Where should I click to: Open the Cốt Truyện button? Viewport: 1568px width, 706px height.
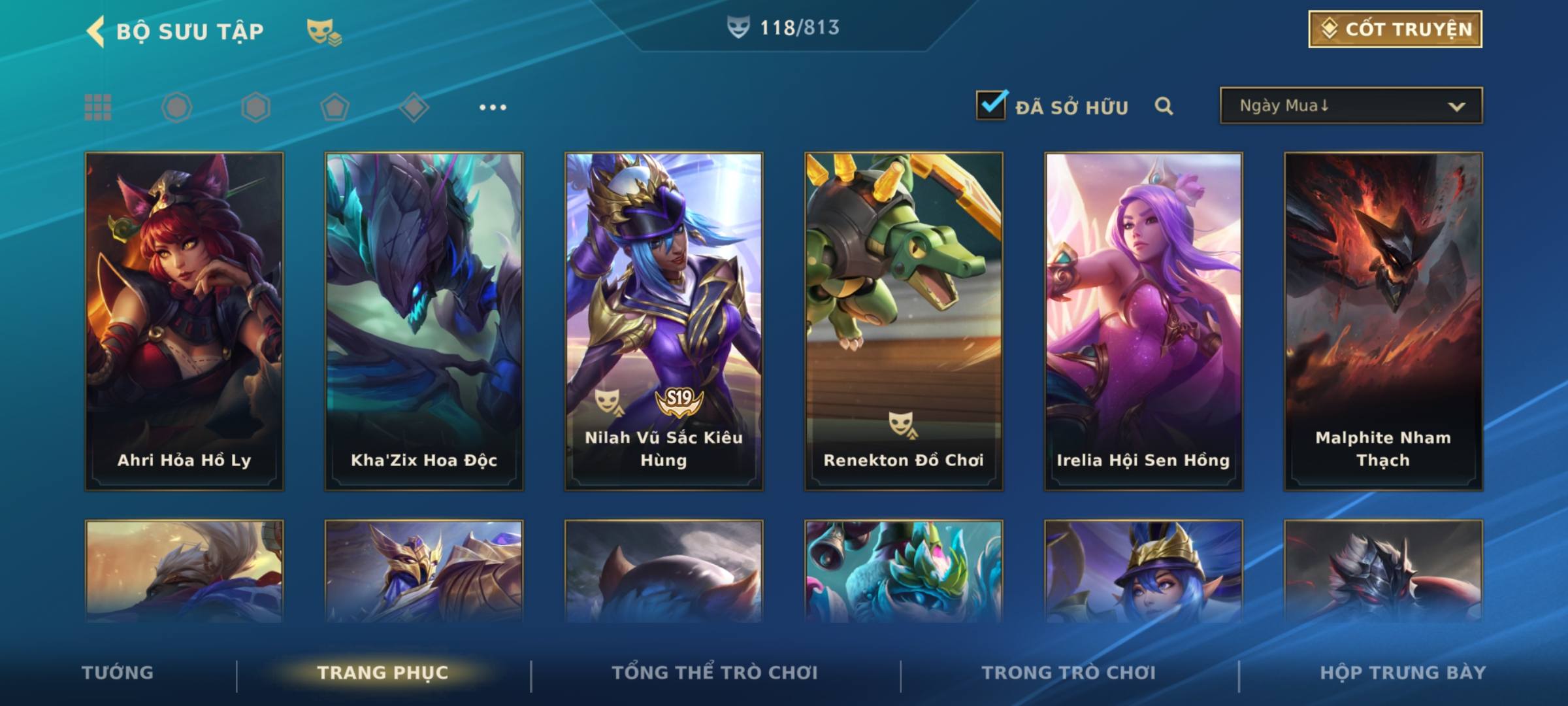[1395, 29]
